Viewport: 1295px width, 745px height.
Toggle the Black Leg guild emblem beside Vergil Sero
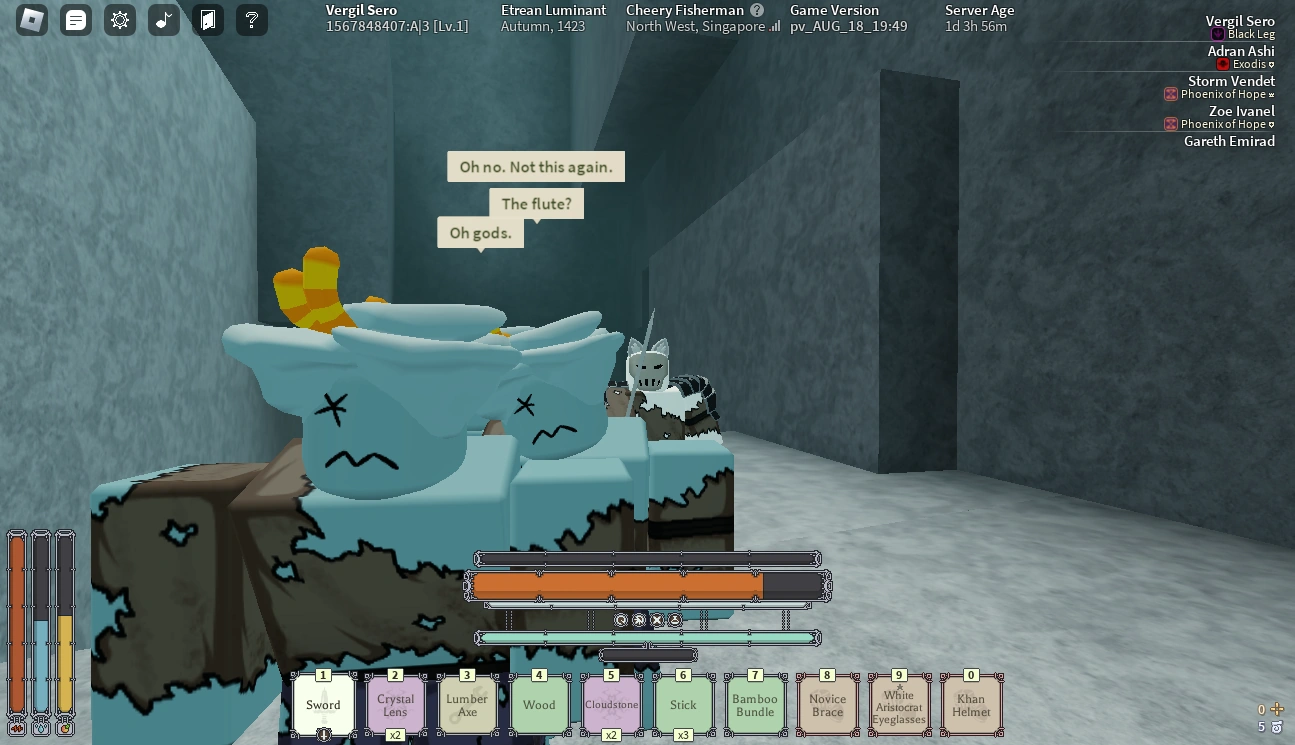1218,34
